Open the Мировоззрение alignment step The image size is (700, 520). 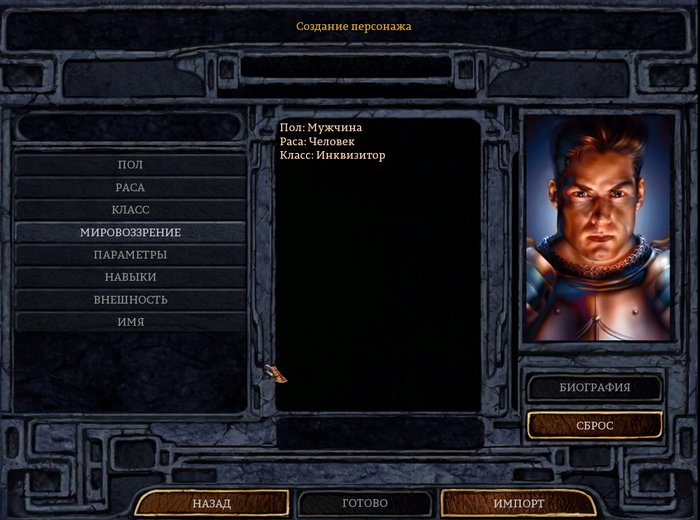pos(130,232)
